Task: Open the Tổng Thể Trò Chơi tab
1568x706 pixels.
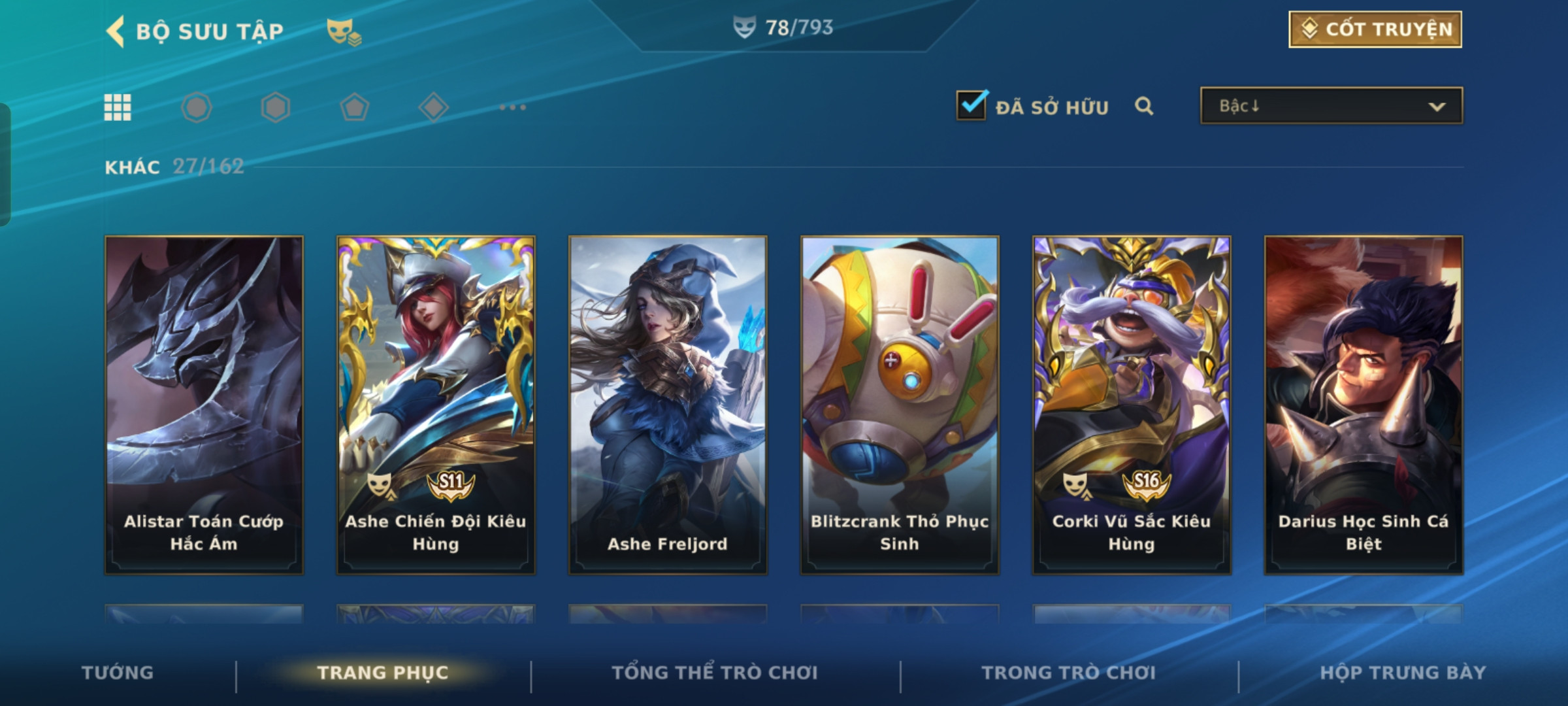Action: click(715, 673)
